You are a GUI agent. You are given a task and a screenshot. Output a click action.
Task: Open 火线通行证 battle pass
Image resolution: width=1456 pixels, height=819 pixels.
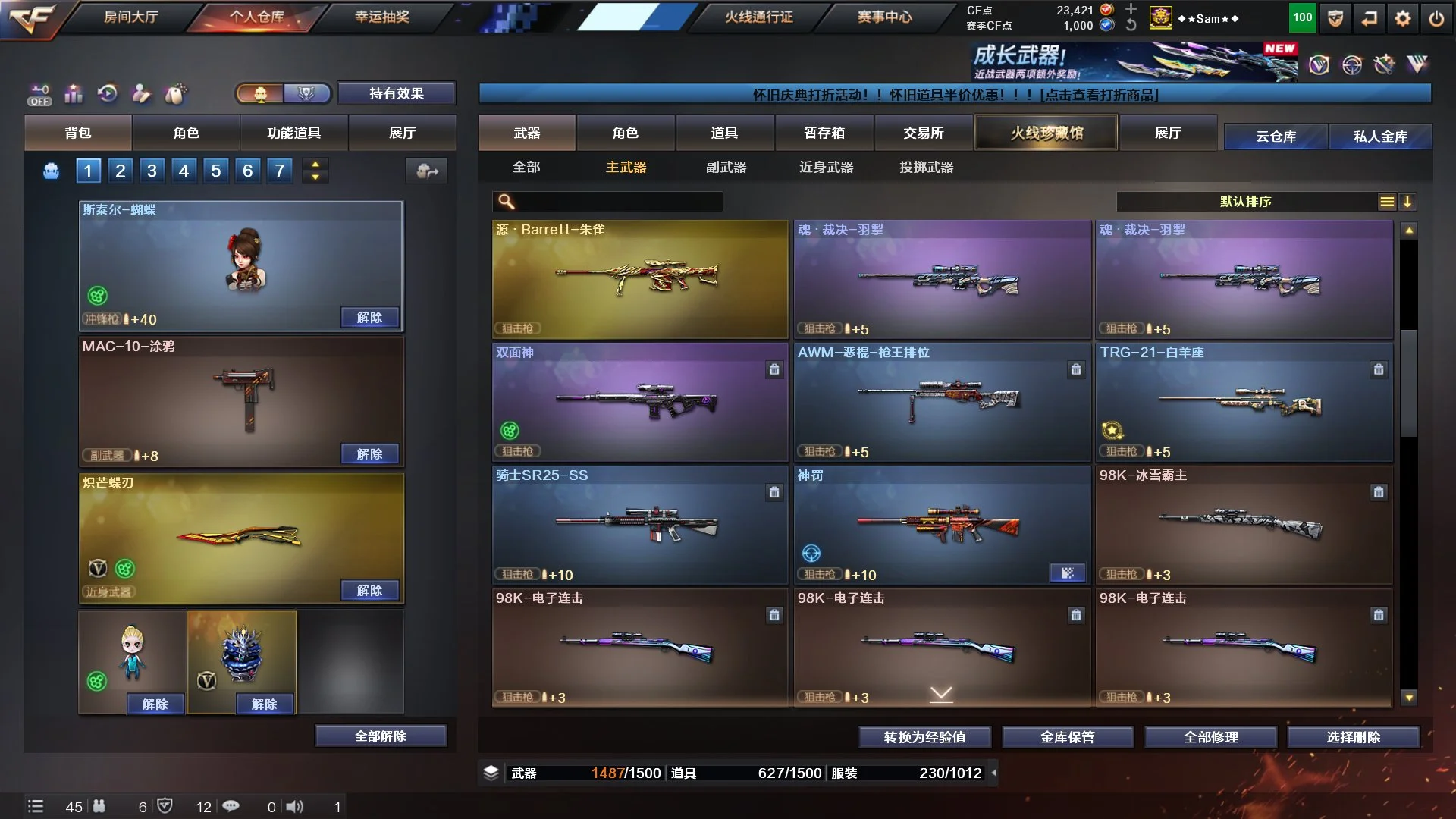(x=759, y=17)
